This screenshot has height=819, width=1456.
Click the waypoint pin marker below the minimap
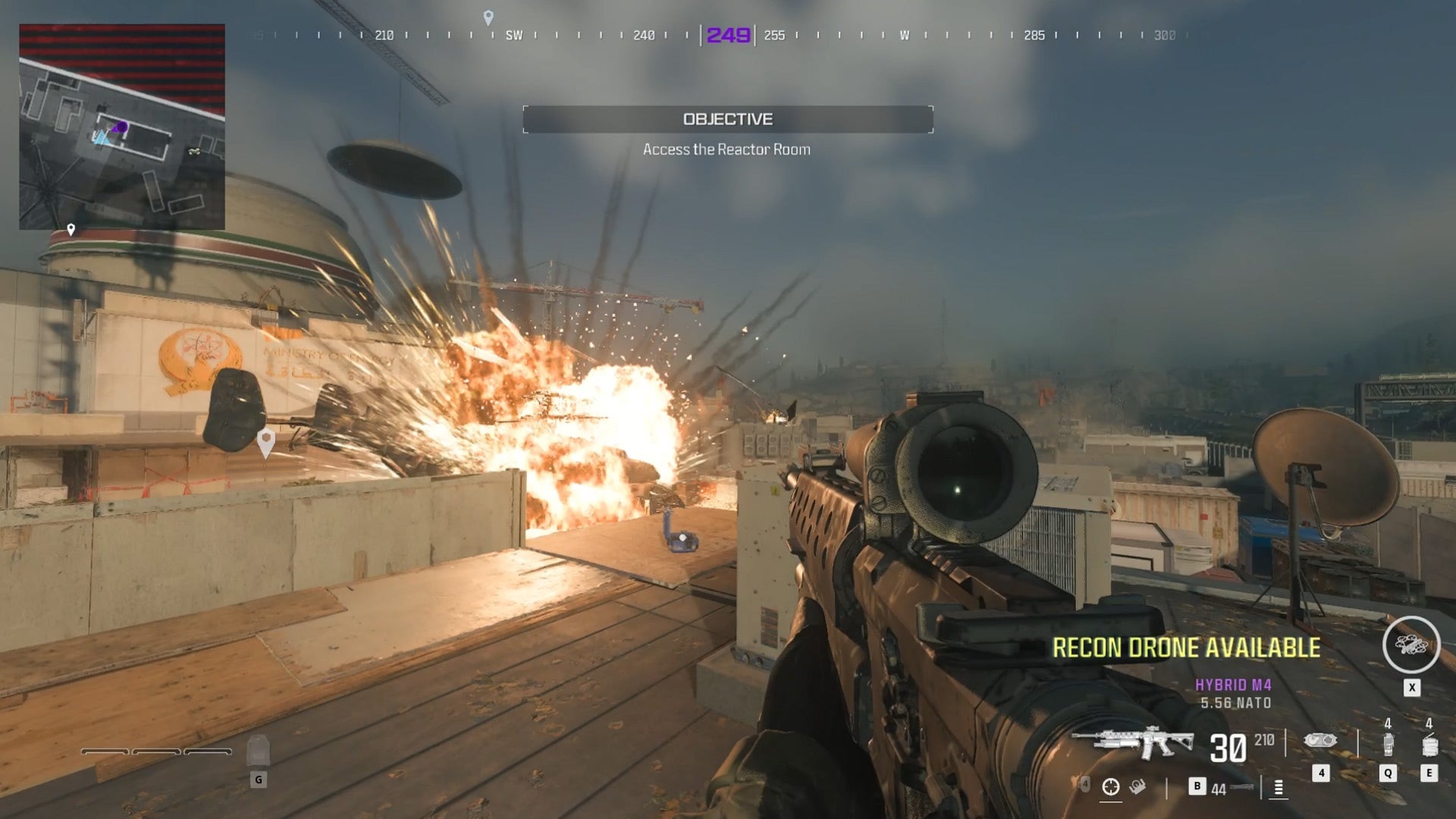[x=72, y=227]
